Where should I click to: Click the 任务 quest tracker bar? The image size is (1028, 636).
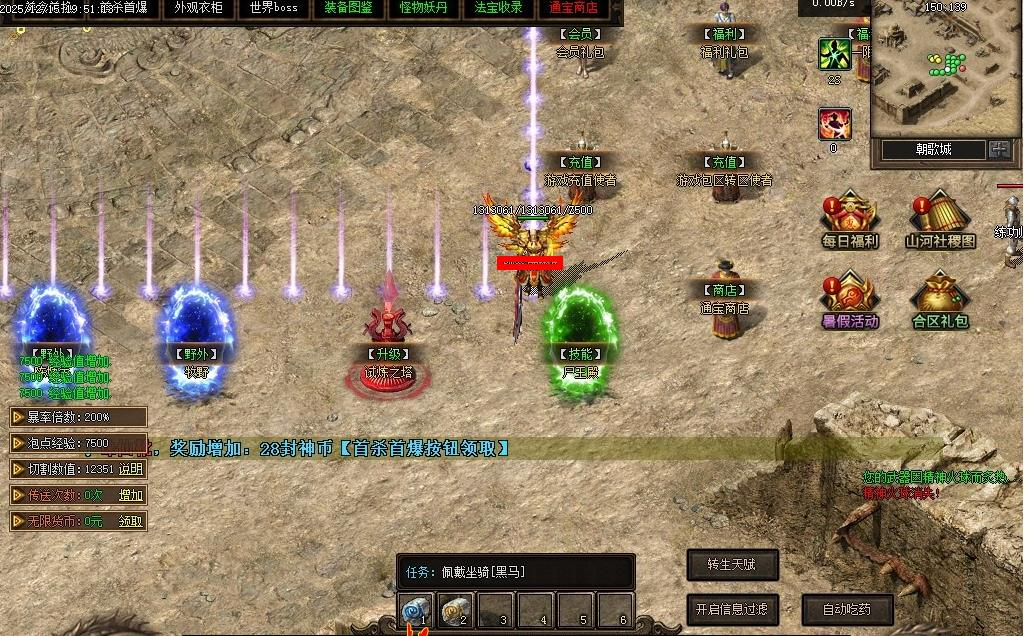515,572
